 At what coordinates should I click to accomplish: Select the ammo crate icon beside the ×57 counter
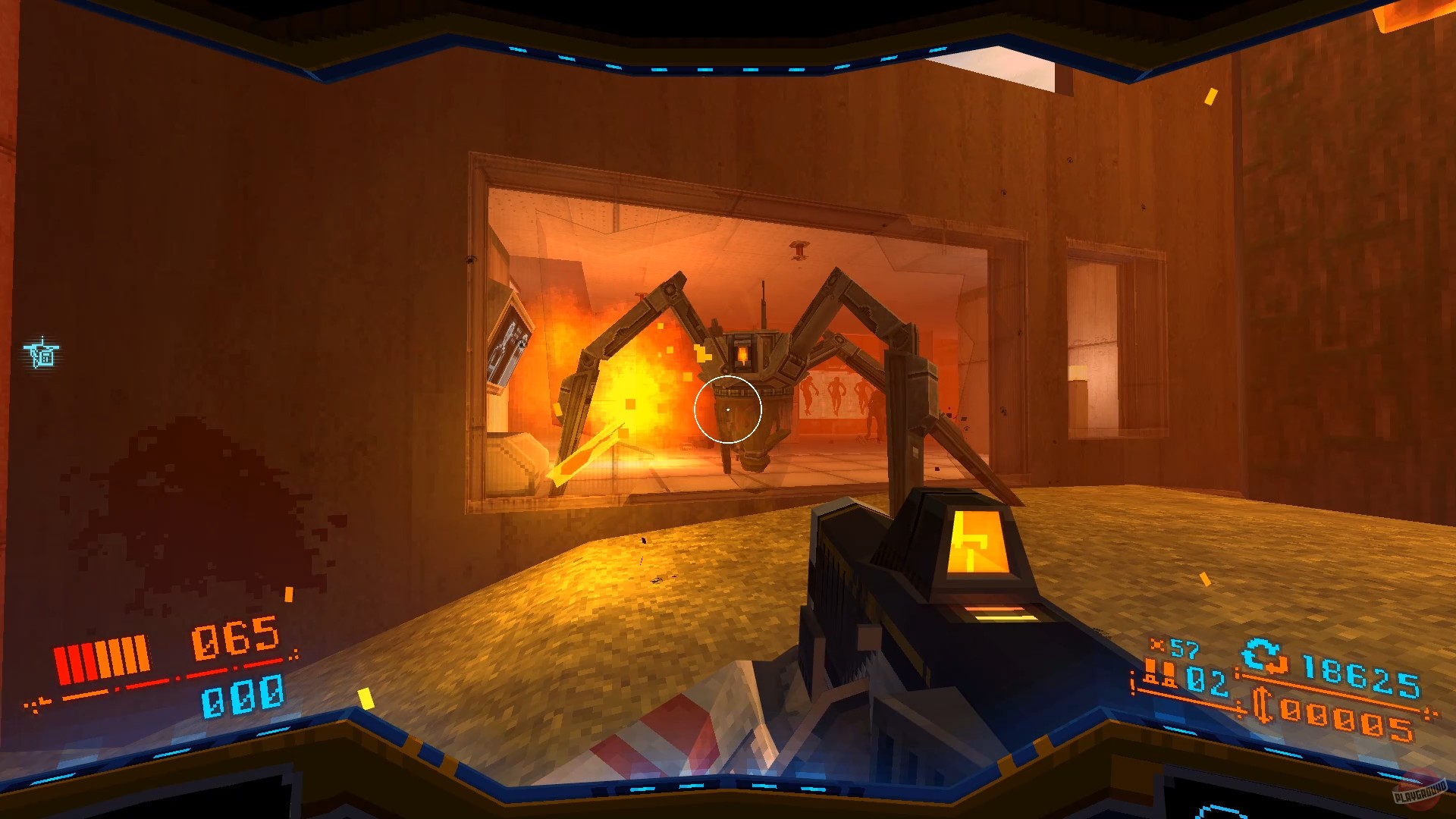[1157, 643]
